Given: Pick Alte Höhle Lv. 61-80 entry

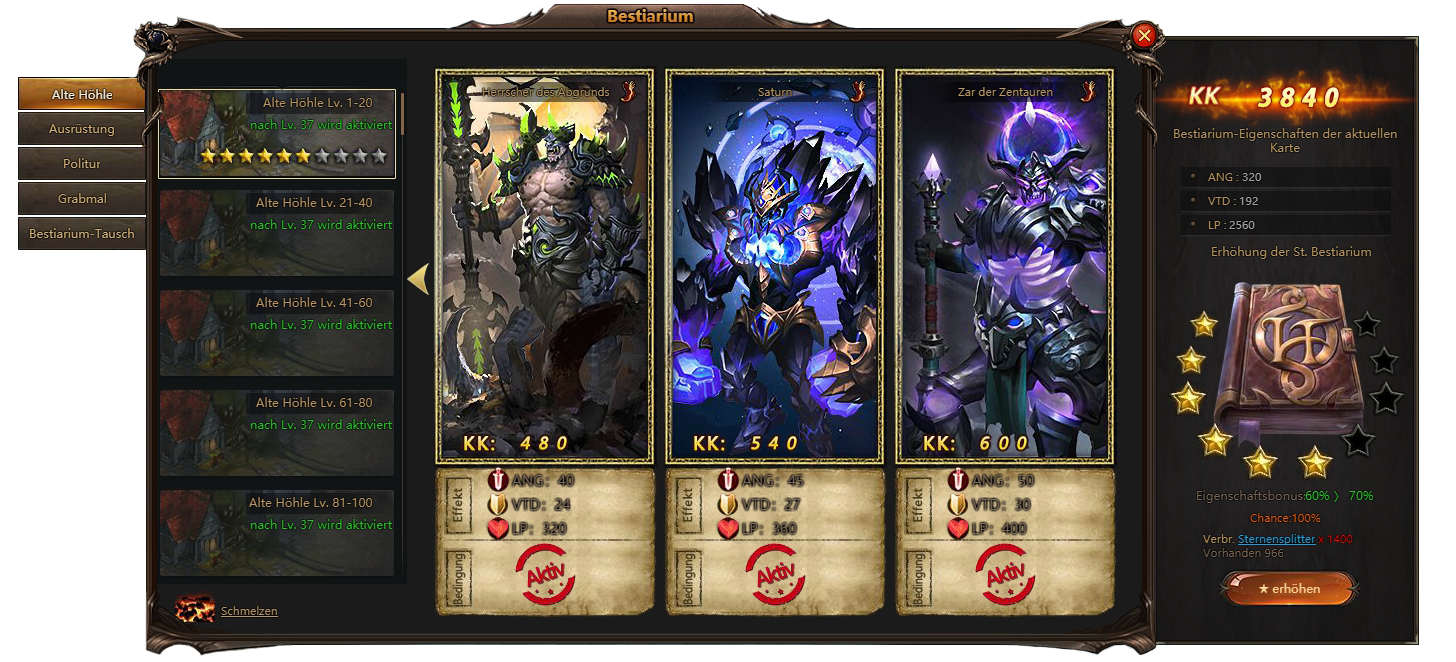Looking at the screenshot, I should (x=277, y=433).
